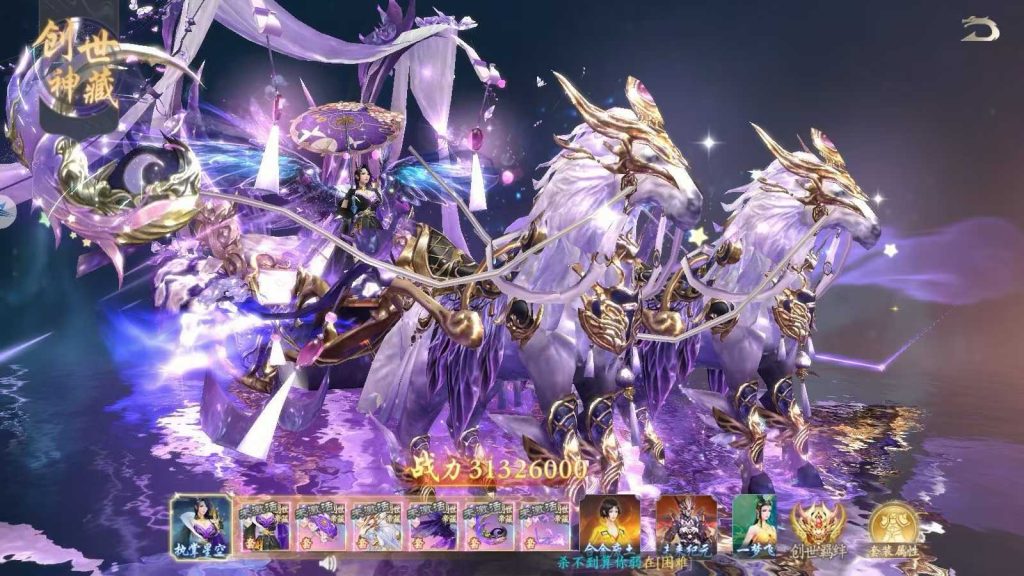1024x576 pixels.
Task: Choose the white-haired figure set-piece slot
Action: [x=375, y=525]
